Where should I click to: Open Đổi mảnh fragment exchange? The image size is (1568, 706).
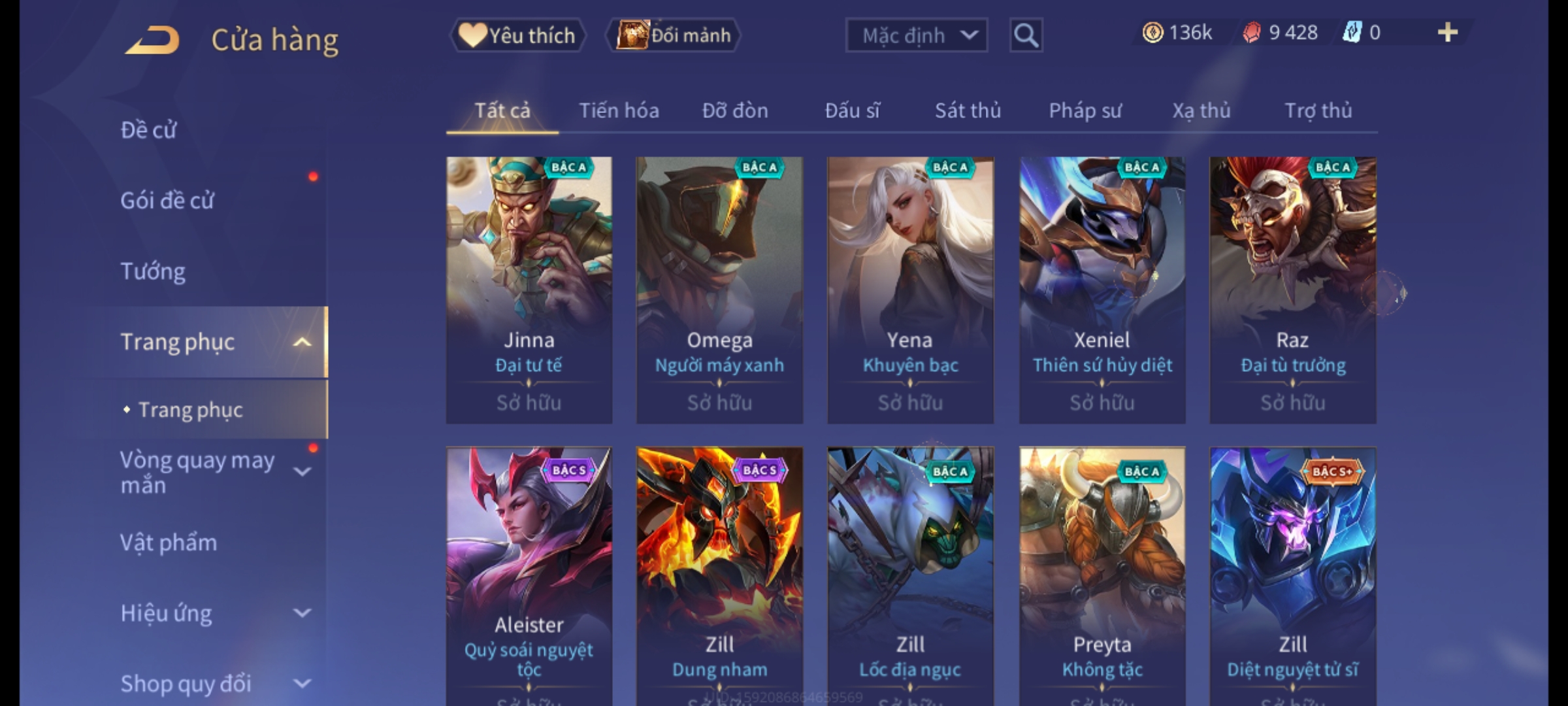(x=674, y=35)
